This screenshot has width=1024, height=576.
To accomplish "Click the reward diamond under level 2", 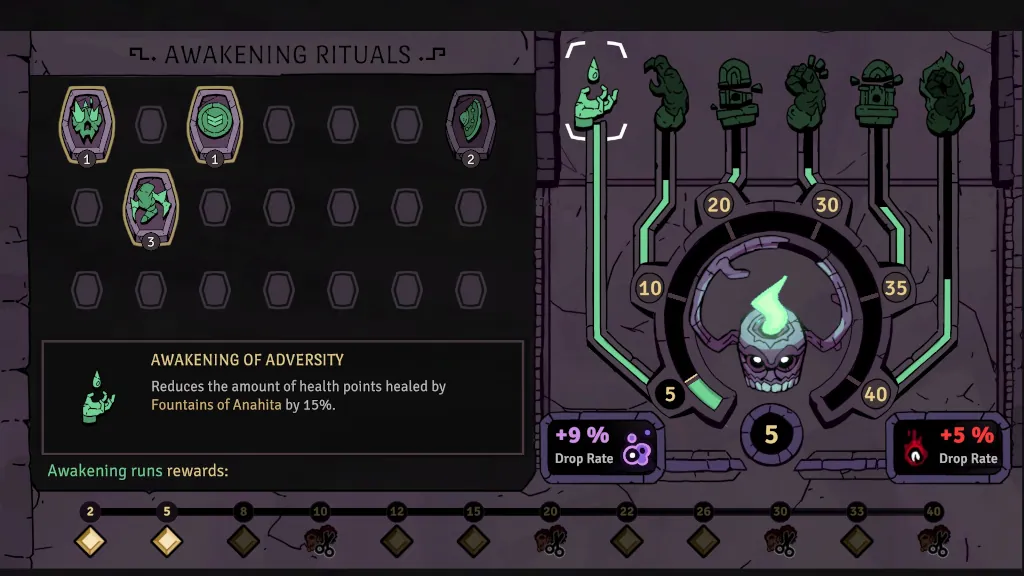I will pos(90,541).
